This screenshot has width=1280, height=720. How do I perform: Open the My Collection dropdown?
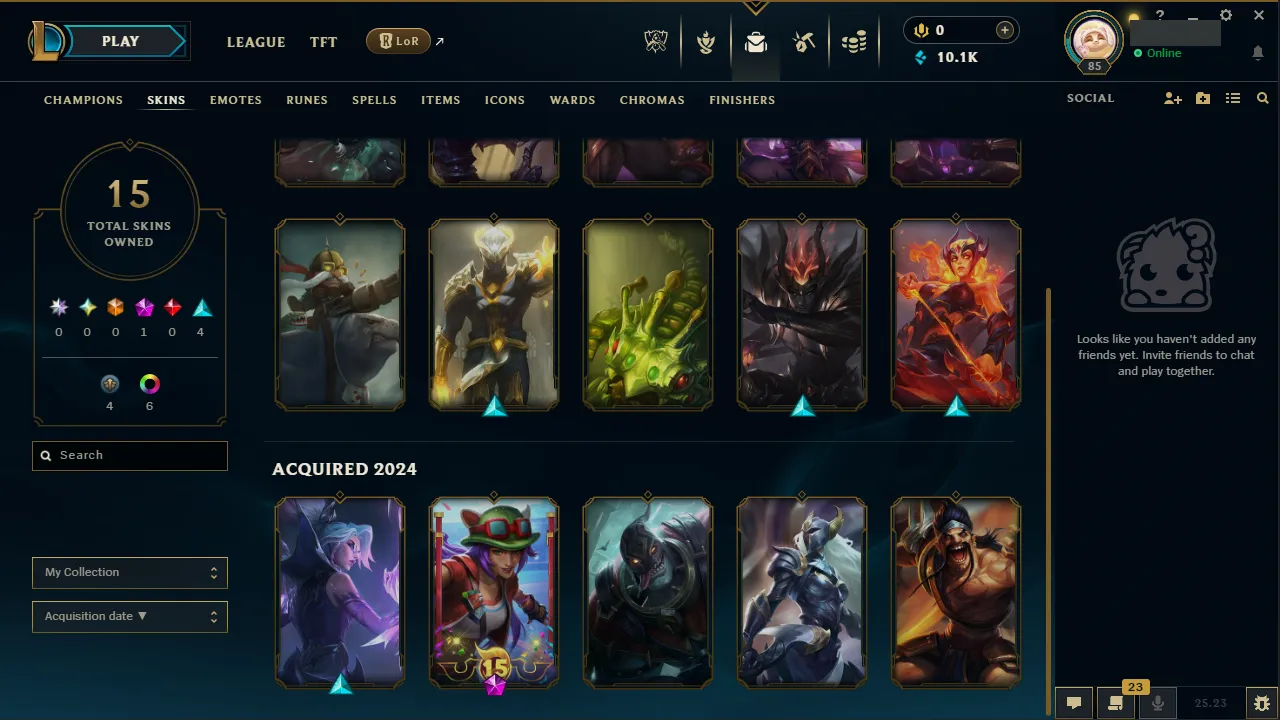pos(129,572)
